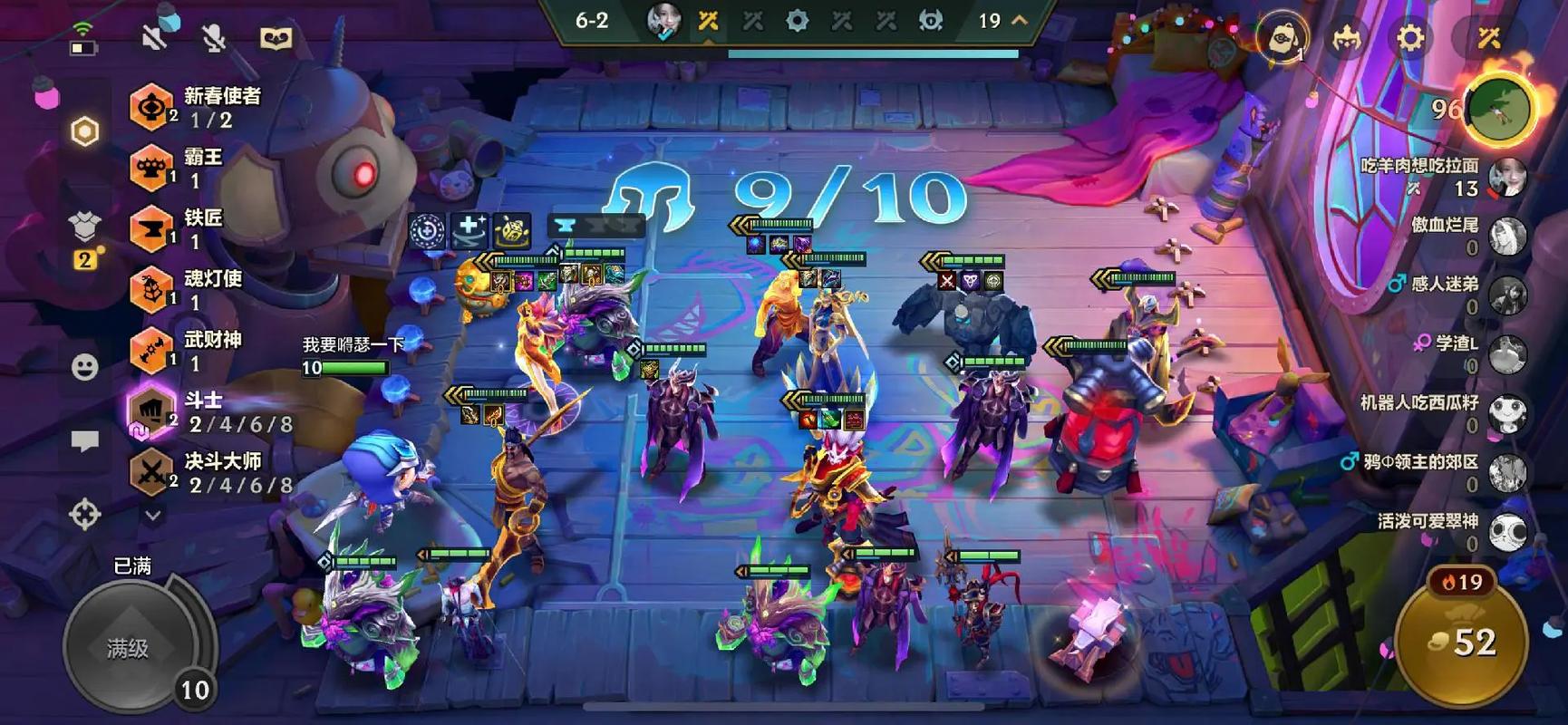Open the emoji face emote button
This screenshot has width=1568, height=725.
click(x=84, y=367)
